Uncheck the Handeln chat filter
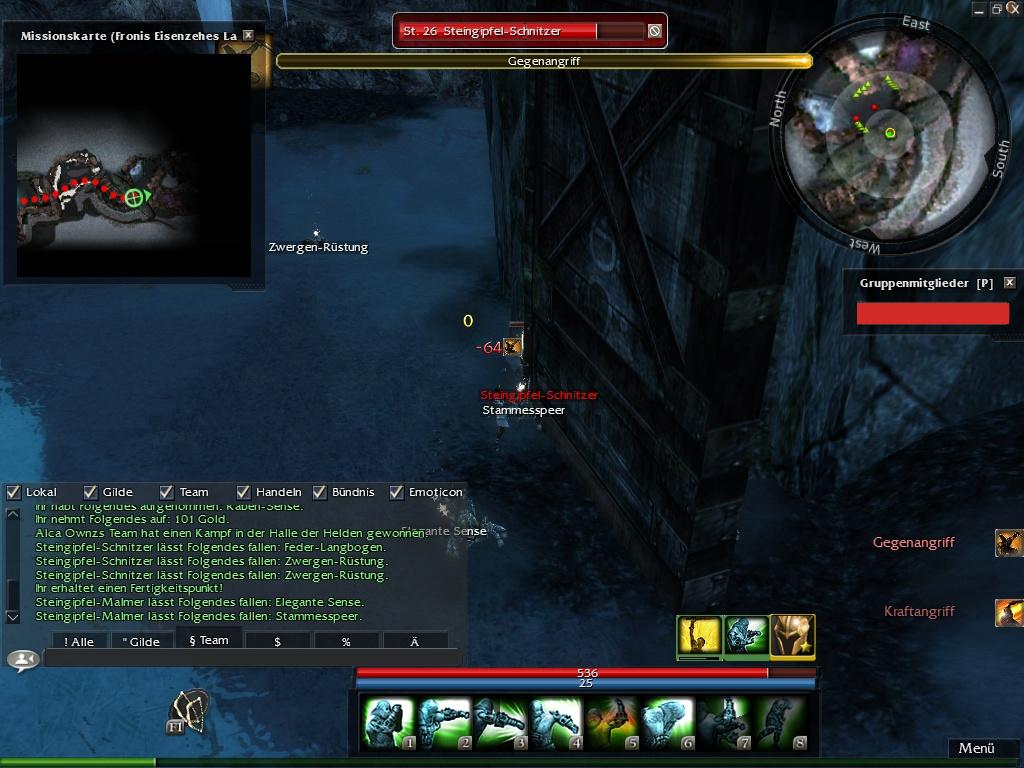This screenshot has height=768, width=1024. (244, 492)
